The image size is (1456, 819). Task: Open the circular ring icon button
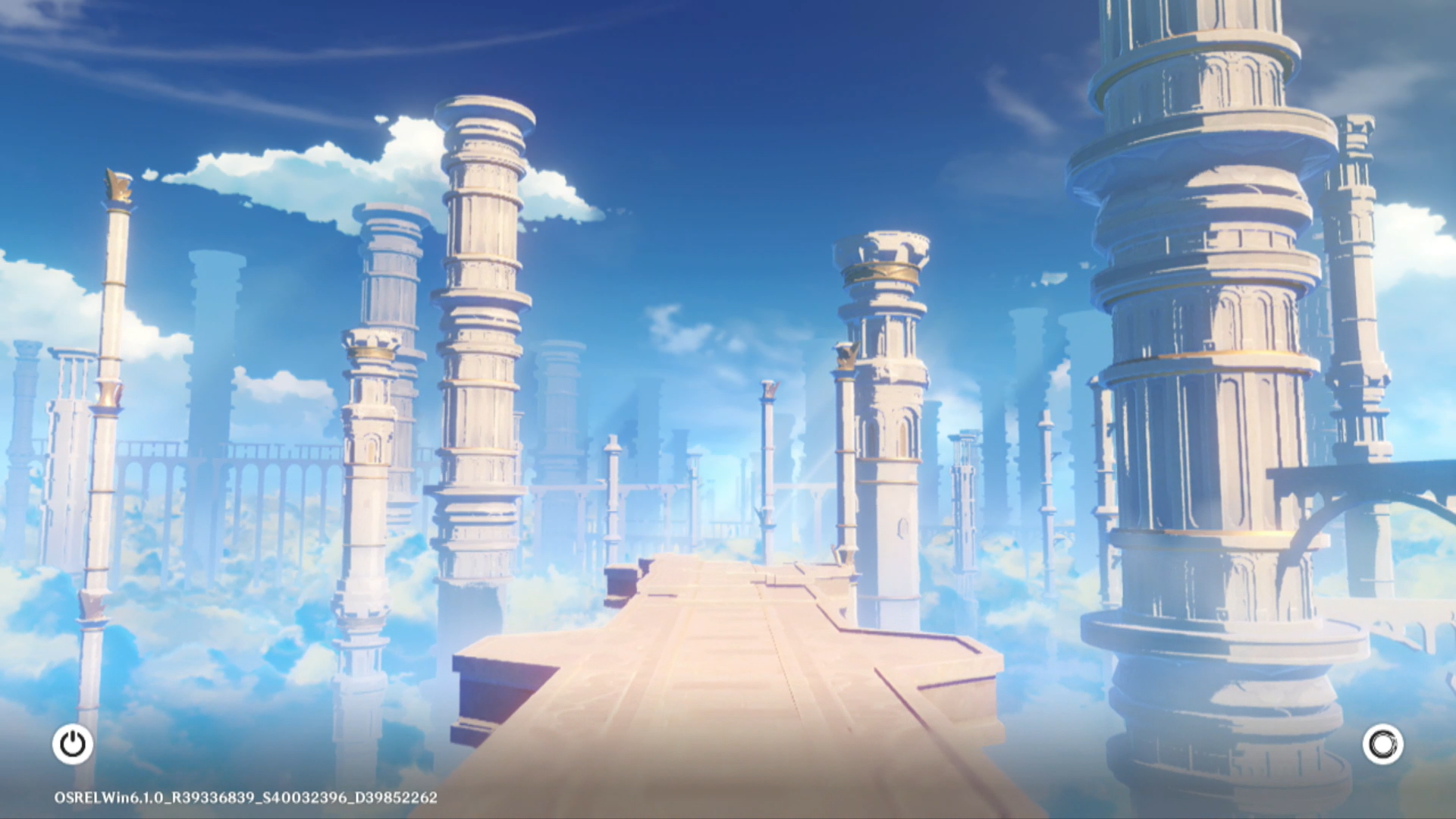pyautogui.click(x=1382, y=744)
